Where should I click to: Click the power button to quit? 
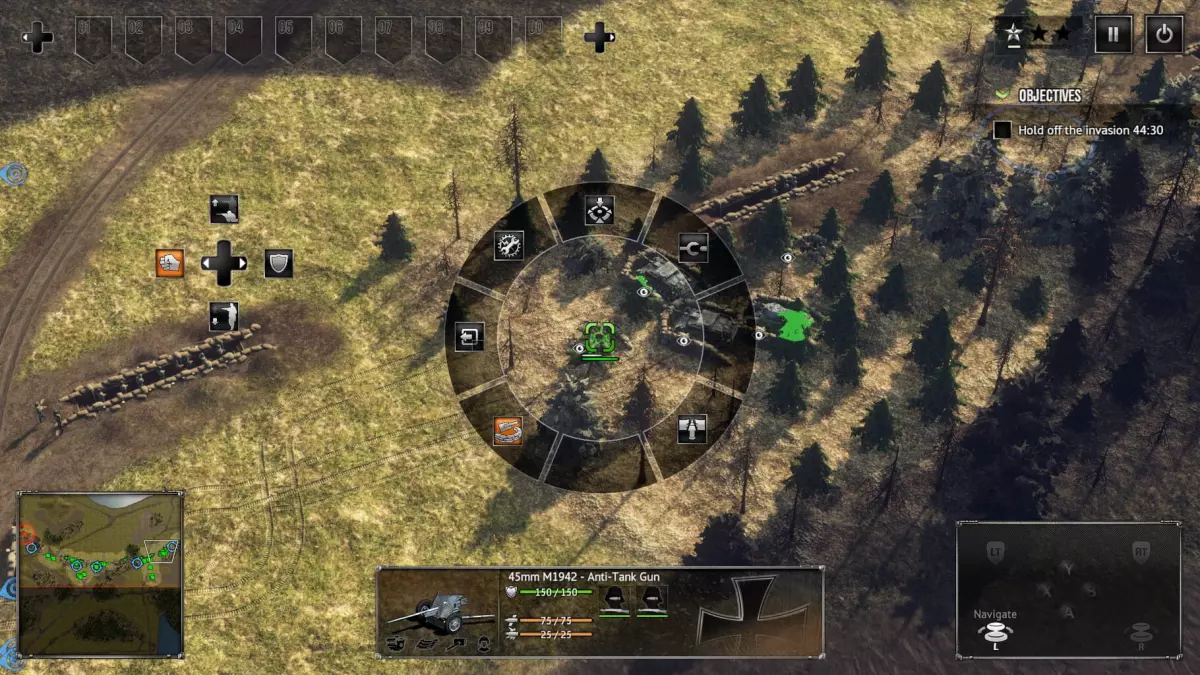1163,34
